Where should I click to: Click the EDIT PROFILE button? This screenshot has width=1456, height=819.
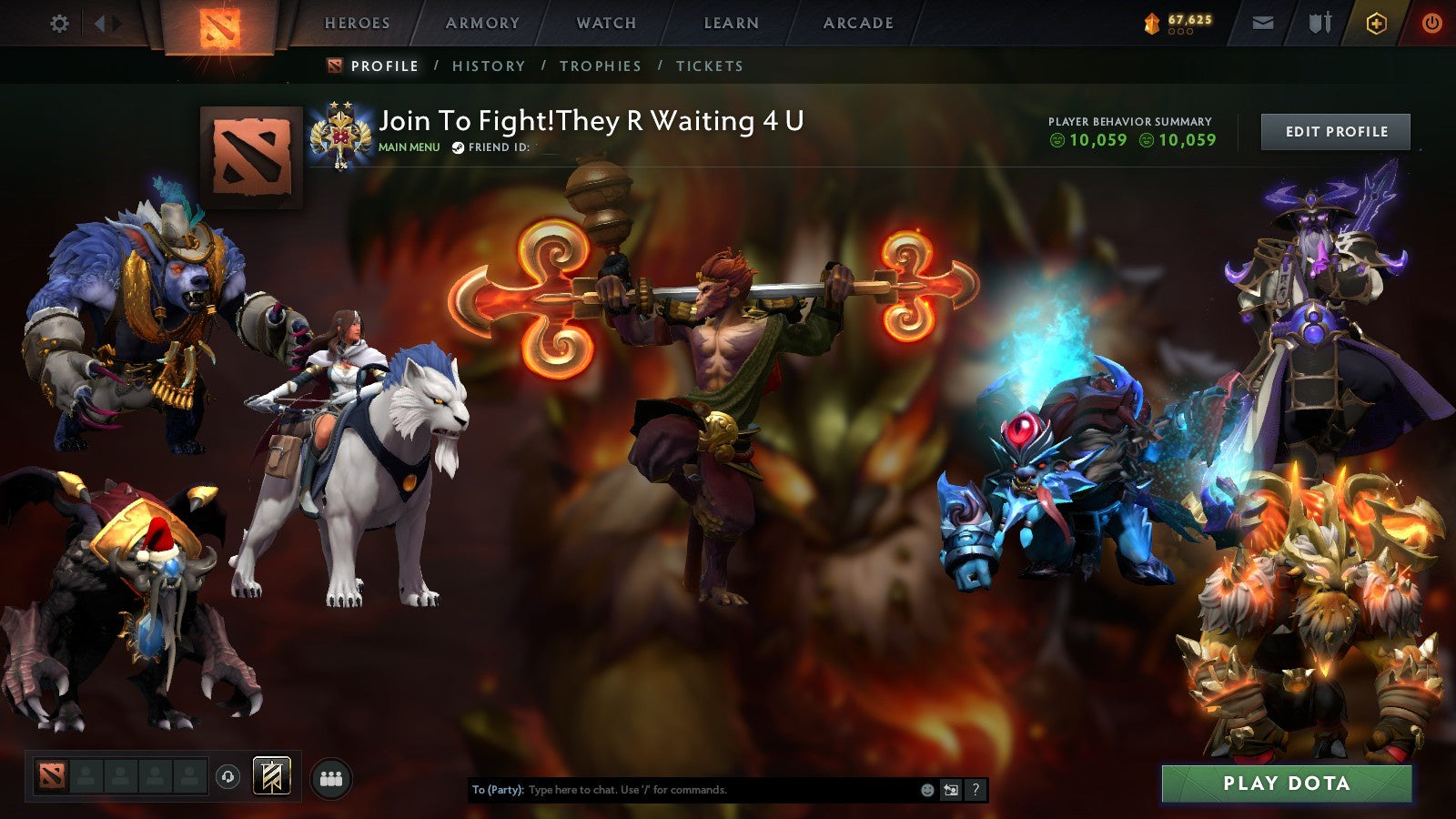pos(1334,131)
